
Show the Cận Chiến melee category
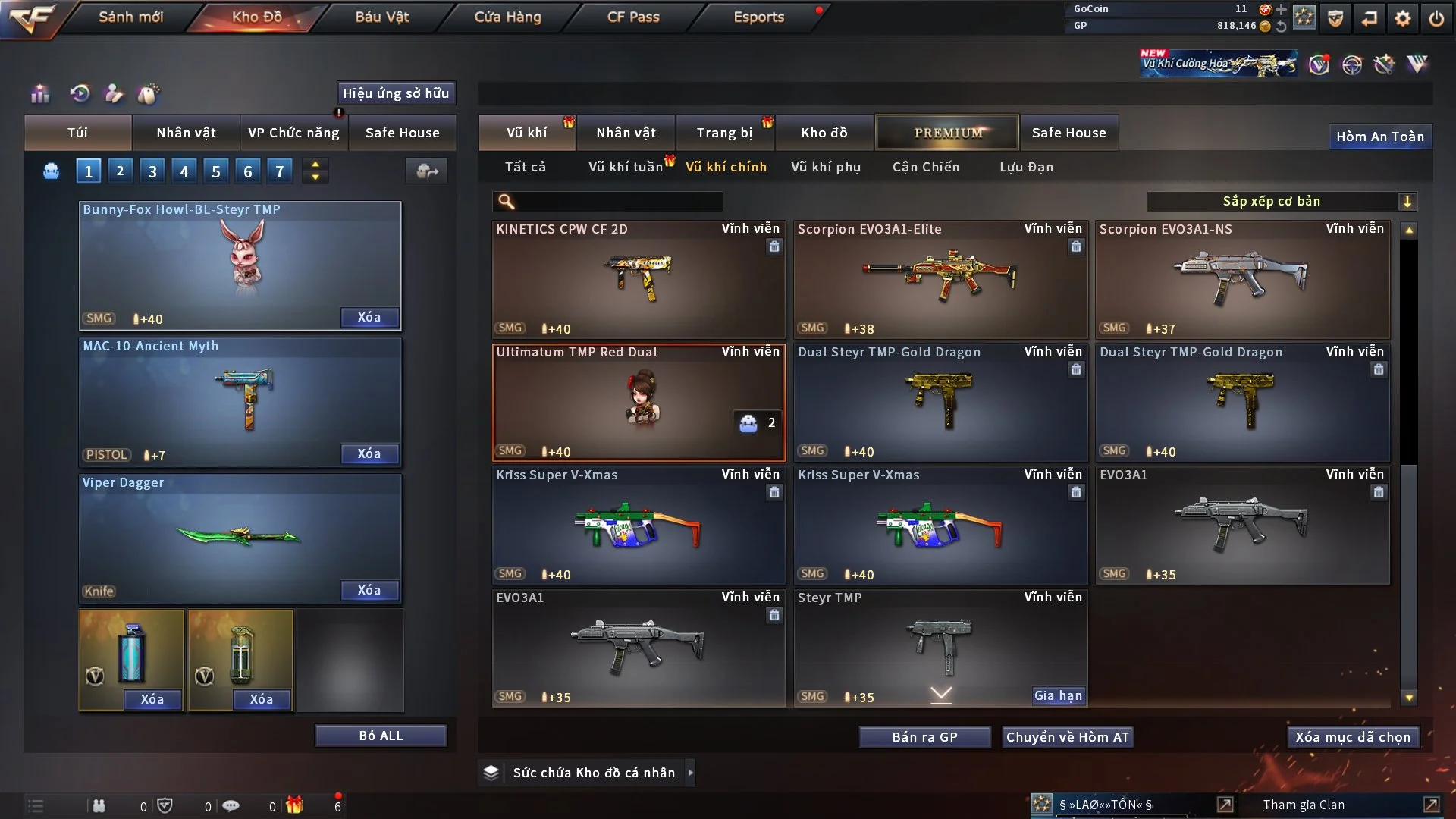(925, 167)
